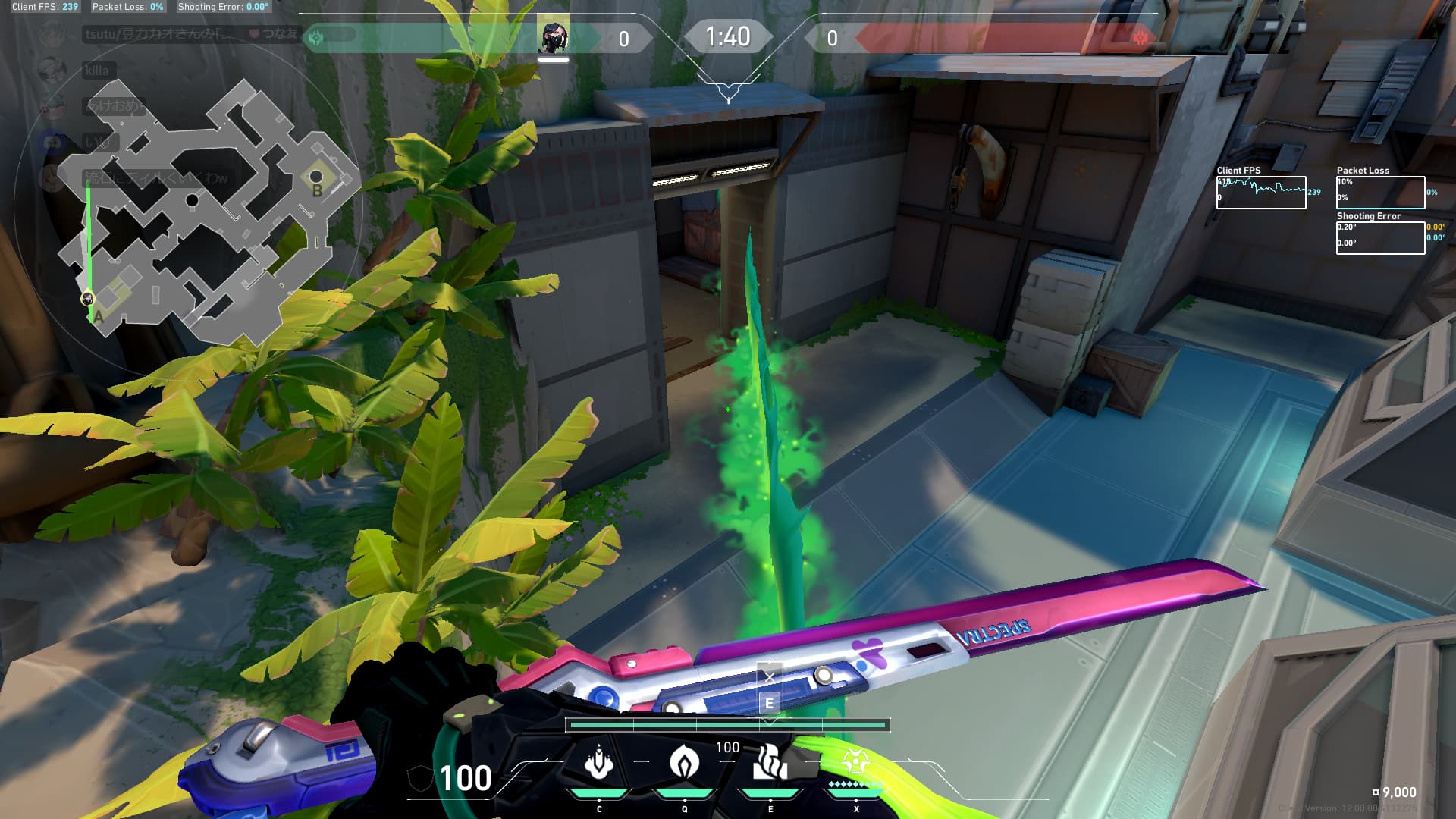Click the Shooting Error graph
Viewport: 1456px width, 819px height.
1380,238
